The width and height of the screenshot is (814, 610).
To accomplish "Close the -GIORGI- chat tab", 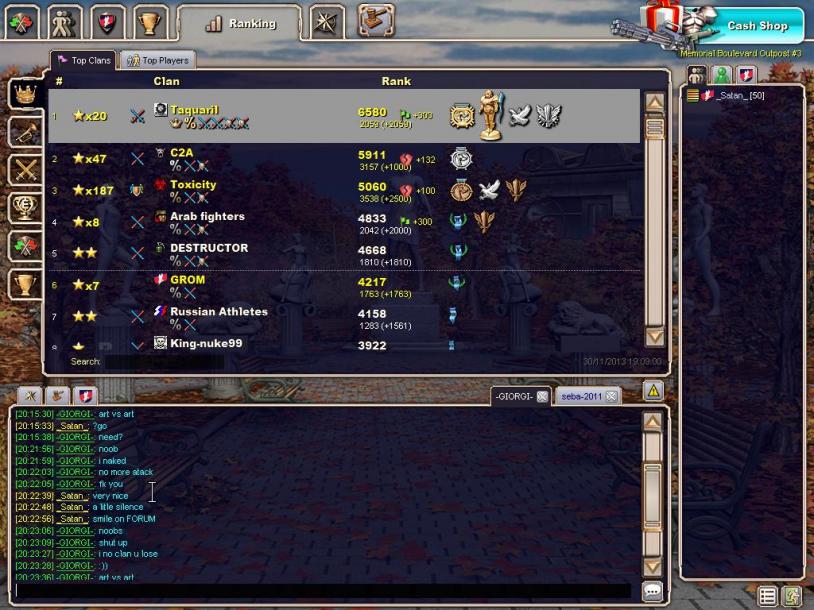I will click(542, 397).
